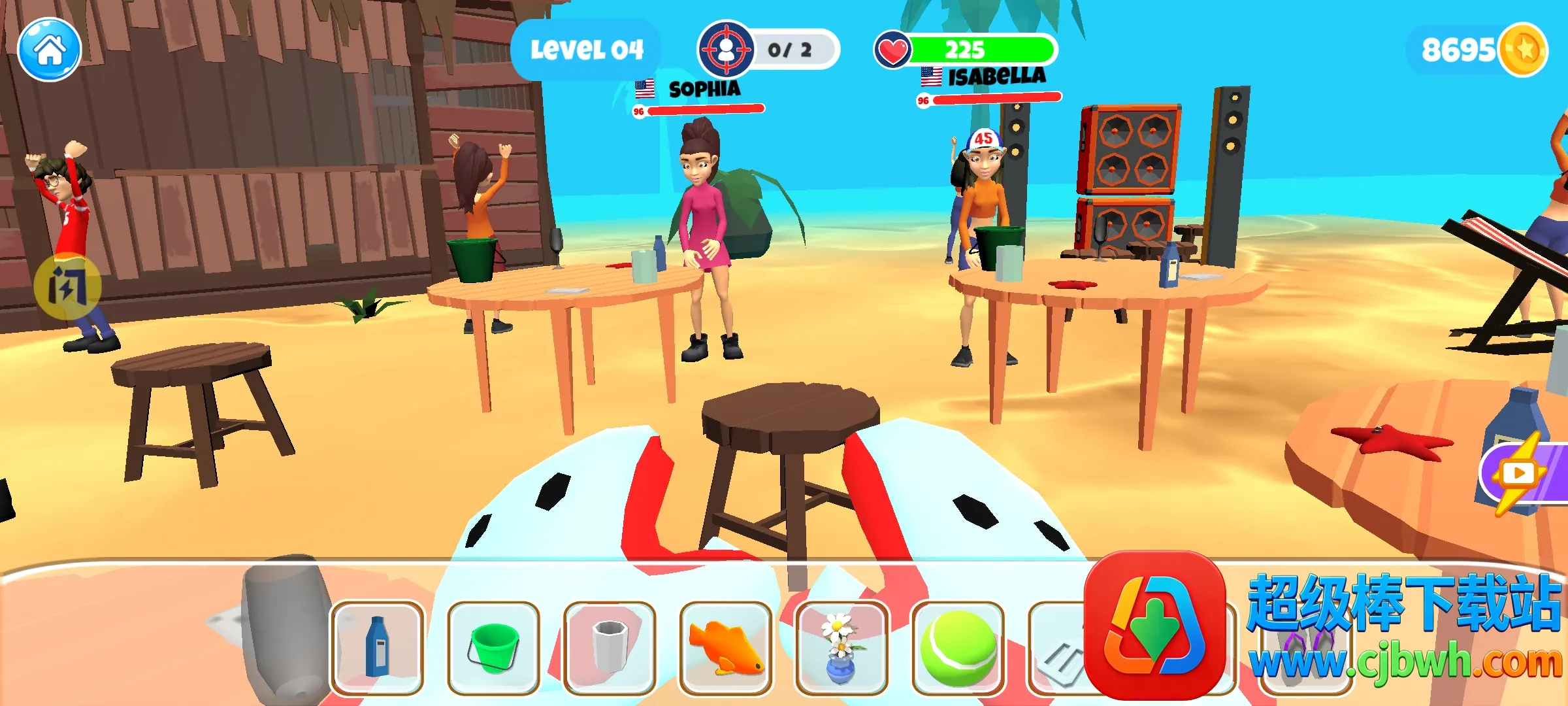Watch the lightning video ad reward
The image size is (1568, 706).
tap(1524, 473)
